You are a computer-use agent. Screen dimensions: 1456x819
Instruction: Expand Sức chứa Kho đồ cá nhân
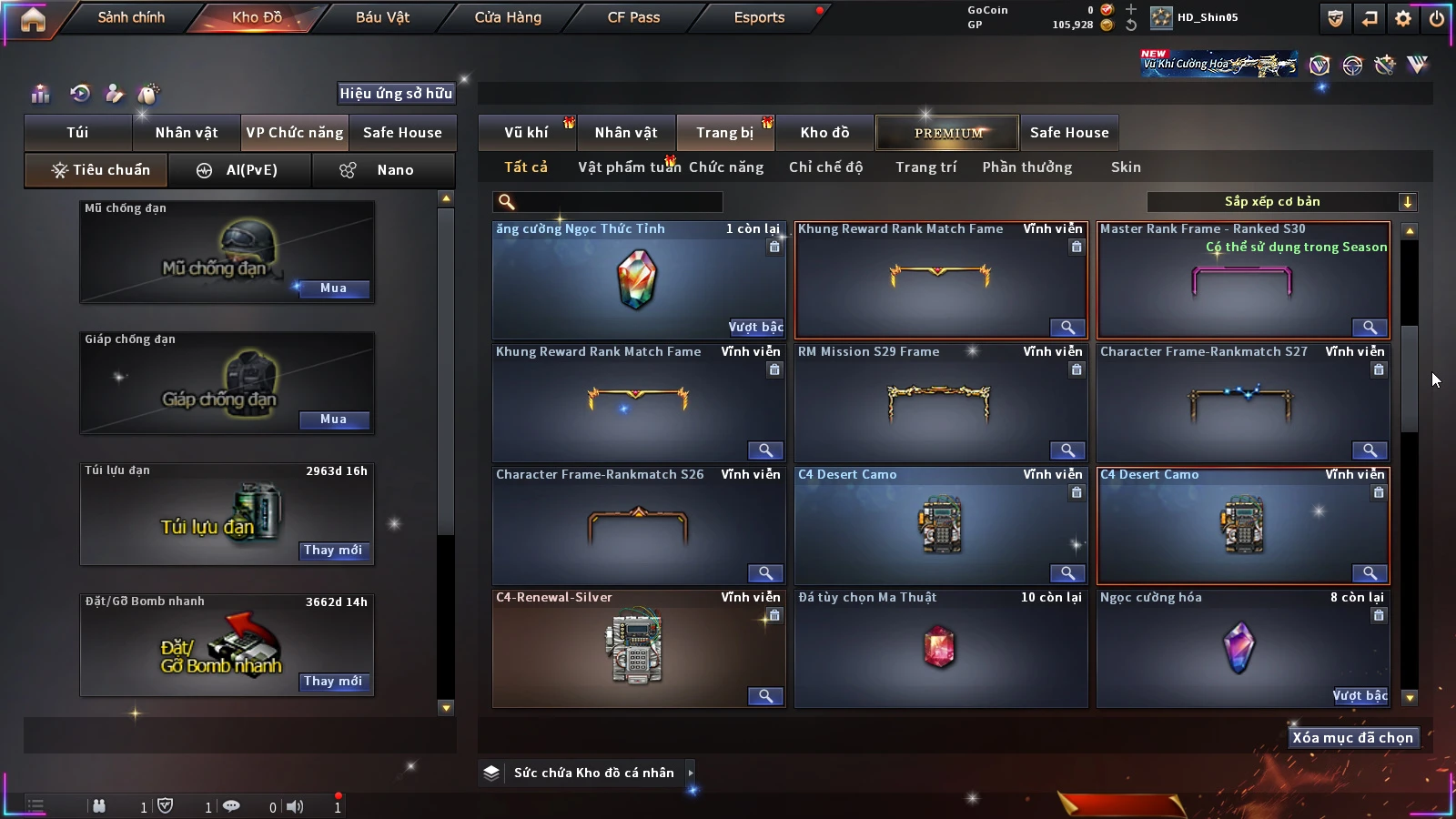(x=593, y=773)
